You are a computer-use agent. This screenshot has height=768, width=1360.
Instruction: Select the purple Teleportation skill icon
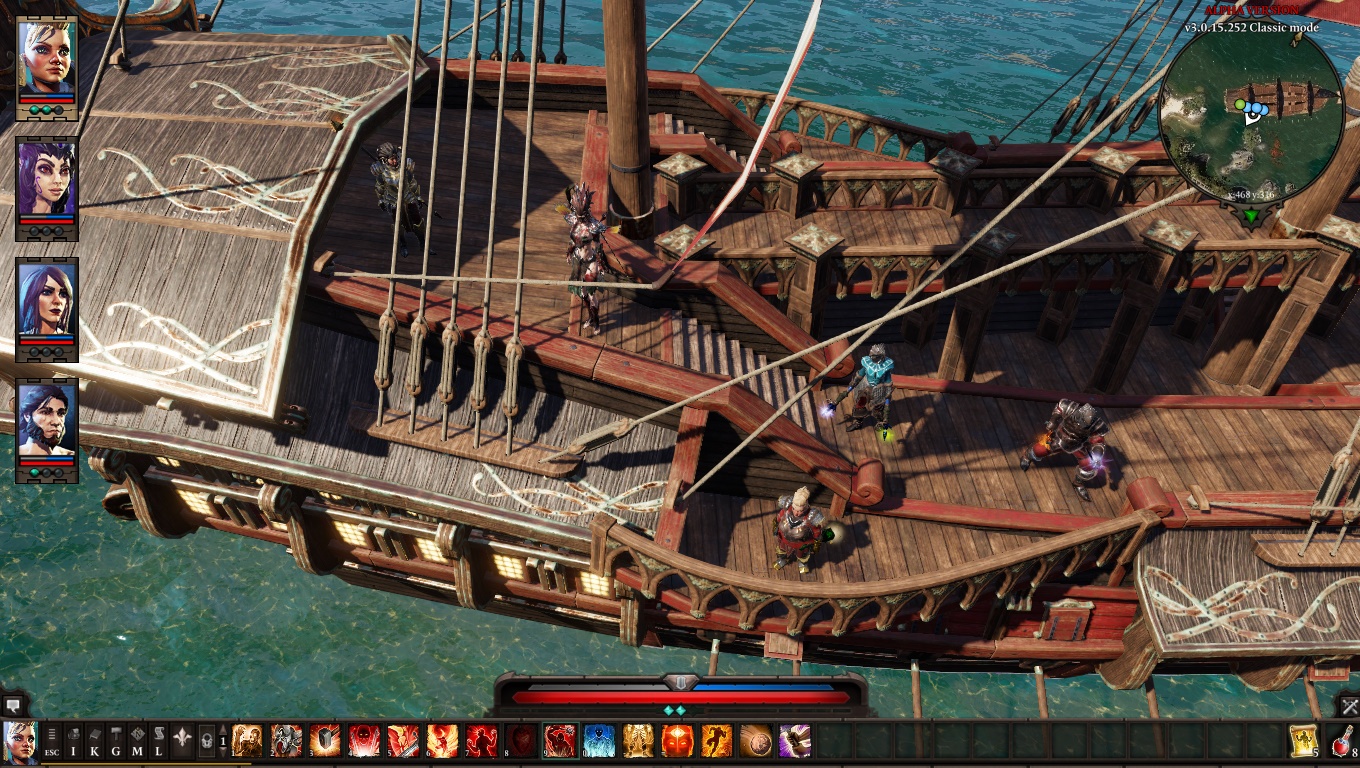click(795, 740)
